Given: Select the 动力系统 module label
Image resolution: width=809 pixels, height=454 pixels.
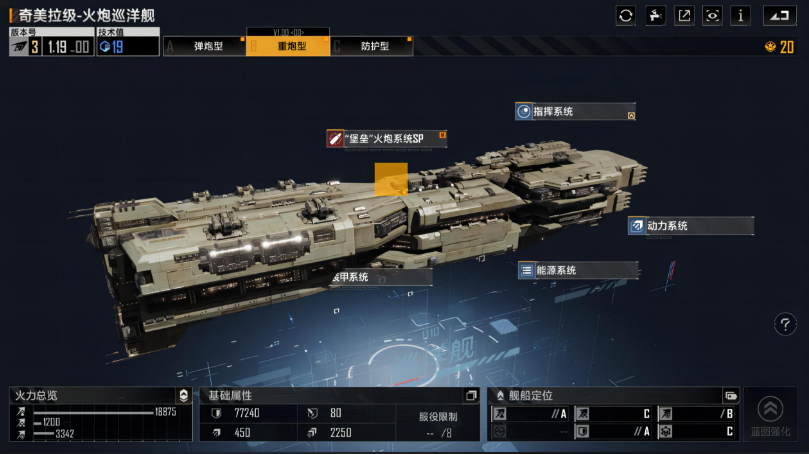Looking at the screenshot, I should click(689, 226).
